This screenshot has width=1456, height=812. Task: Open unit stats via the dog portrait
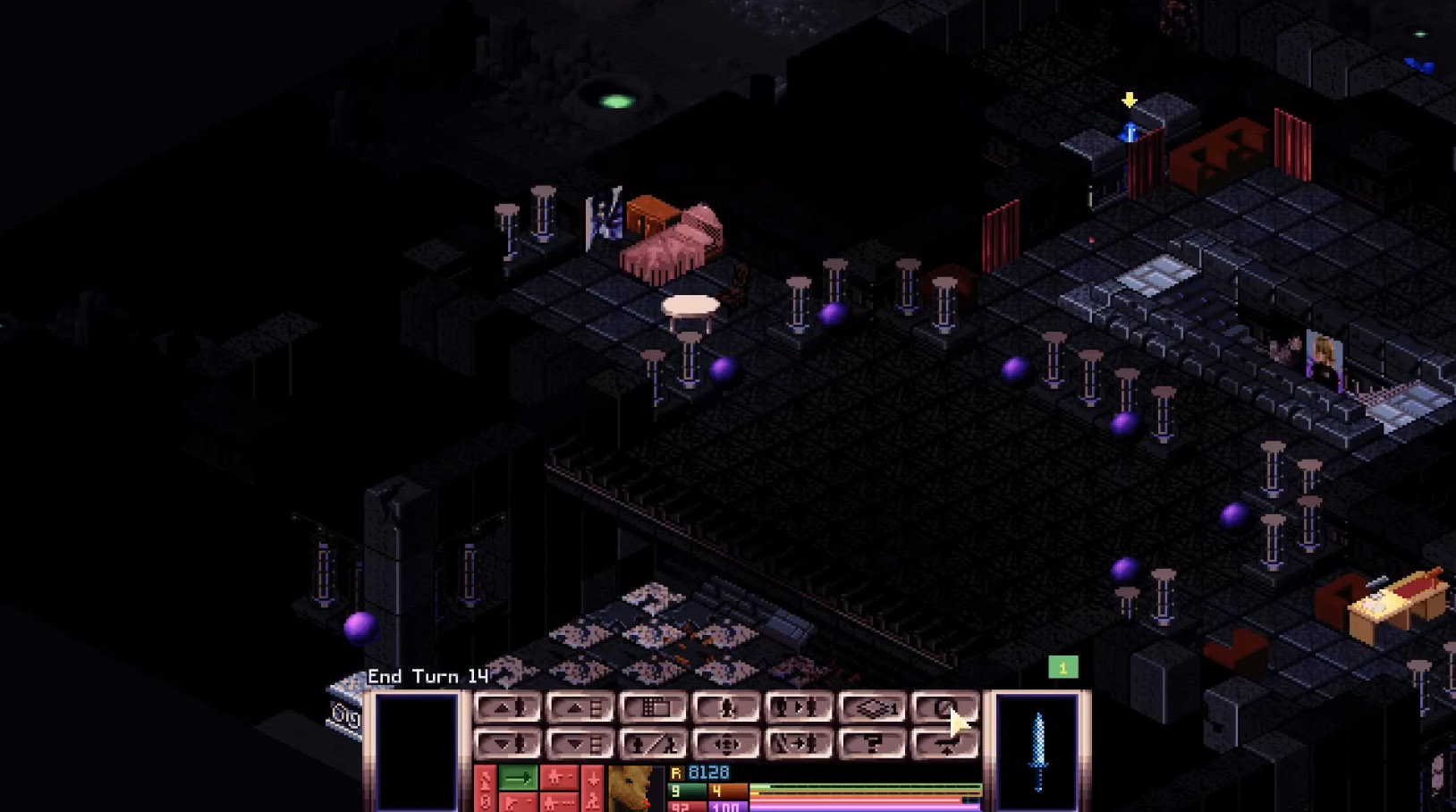pos(635,789)
